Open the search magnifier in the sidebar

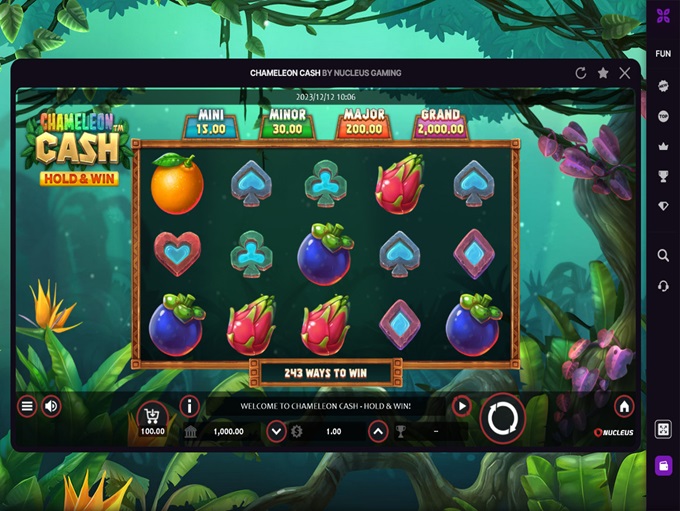663,256
